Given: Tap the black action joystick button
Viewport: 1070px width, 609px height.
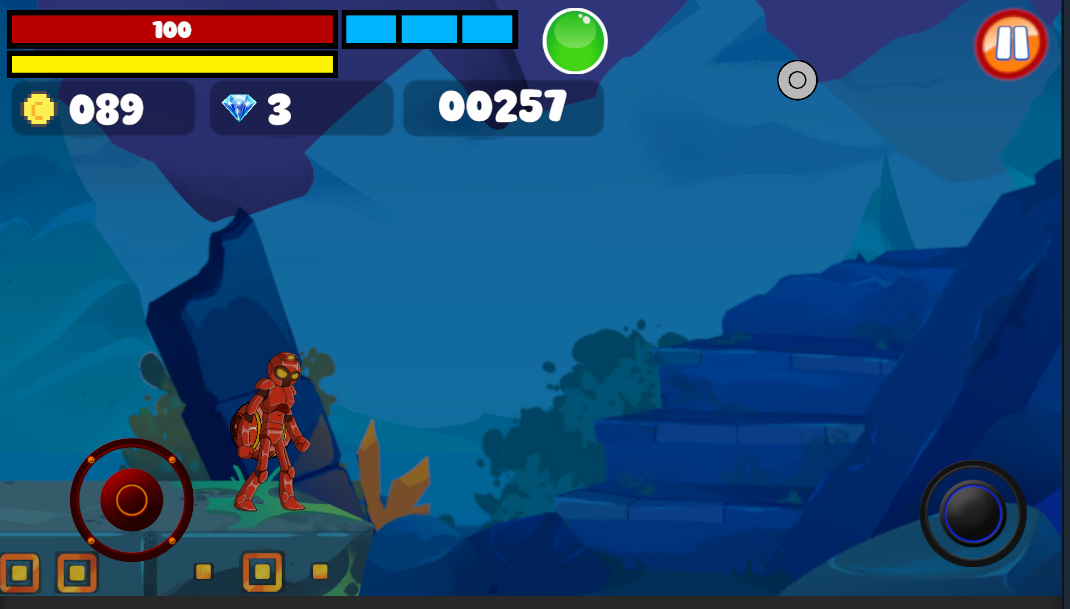Looking at the screenshot, I should [x=973, y=514].
